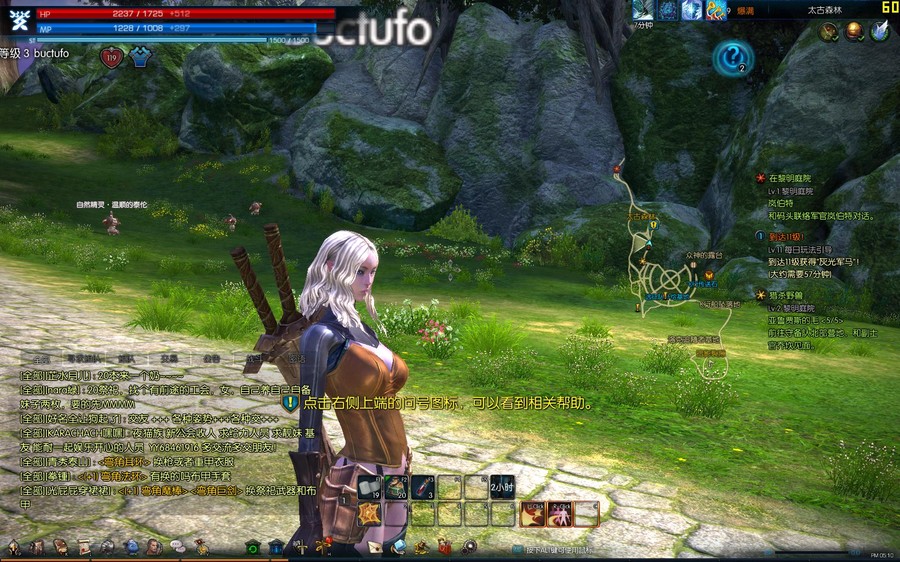The image size is (900, 562).
Task: Activate the golden star skill slot
Action: pos(370,513)
